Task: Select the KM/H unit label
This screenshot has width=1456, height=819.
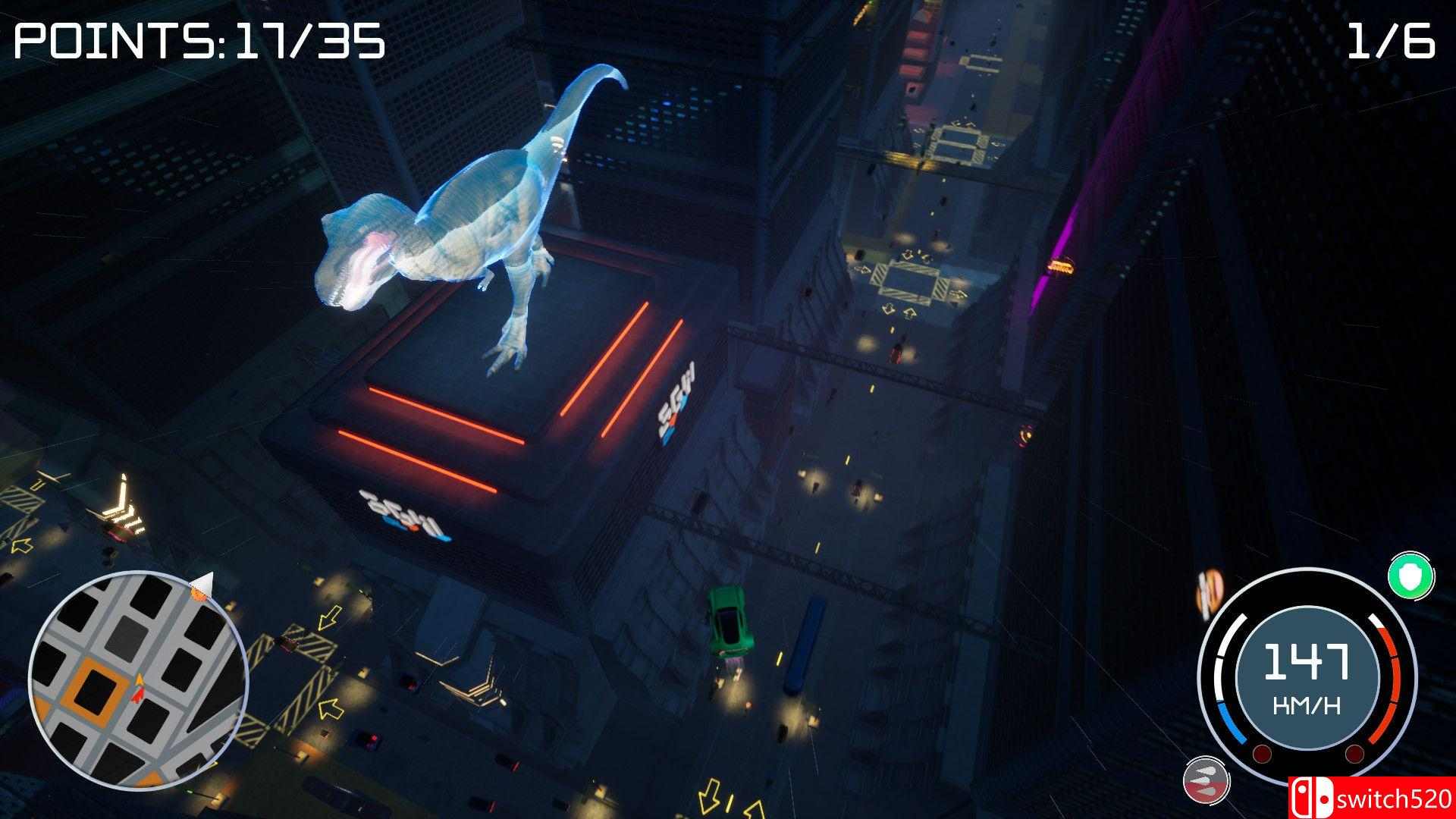Action: click(x=1307, y=703)
